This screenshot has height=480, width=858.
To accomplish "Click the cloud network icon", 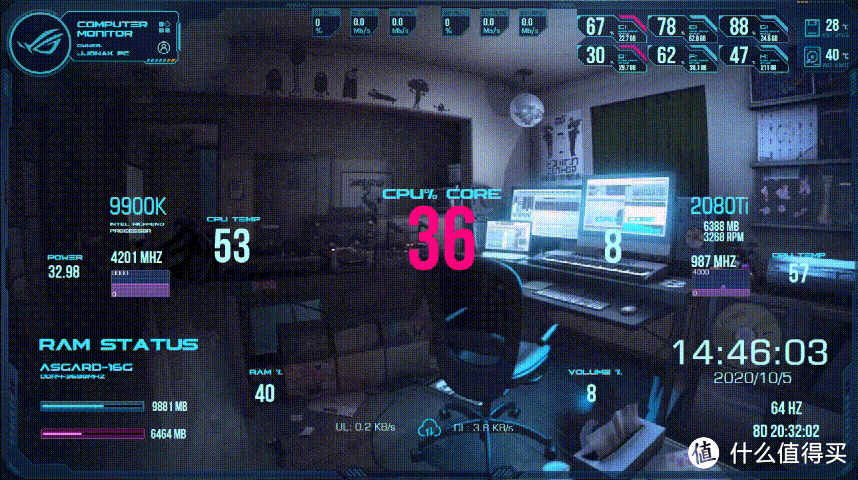I will point(429,427).
